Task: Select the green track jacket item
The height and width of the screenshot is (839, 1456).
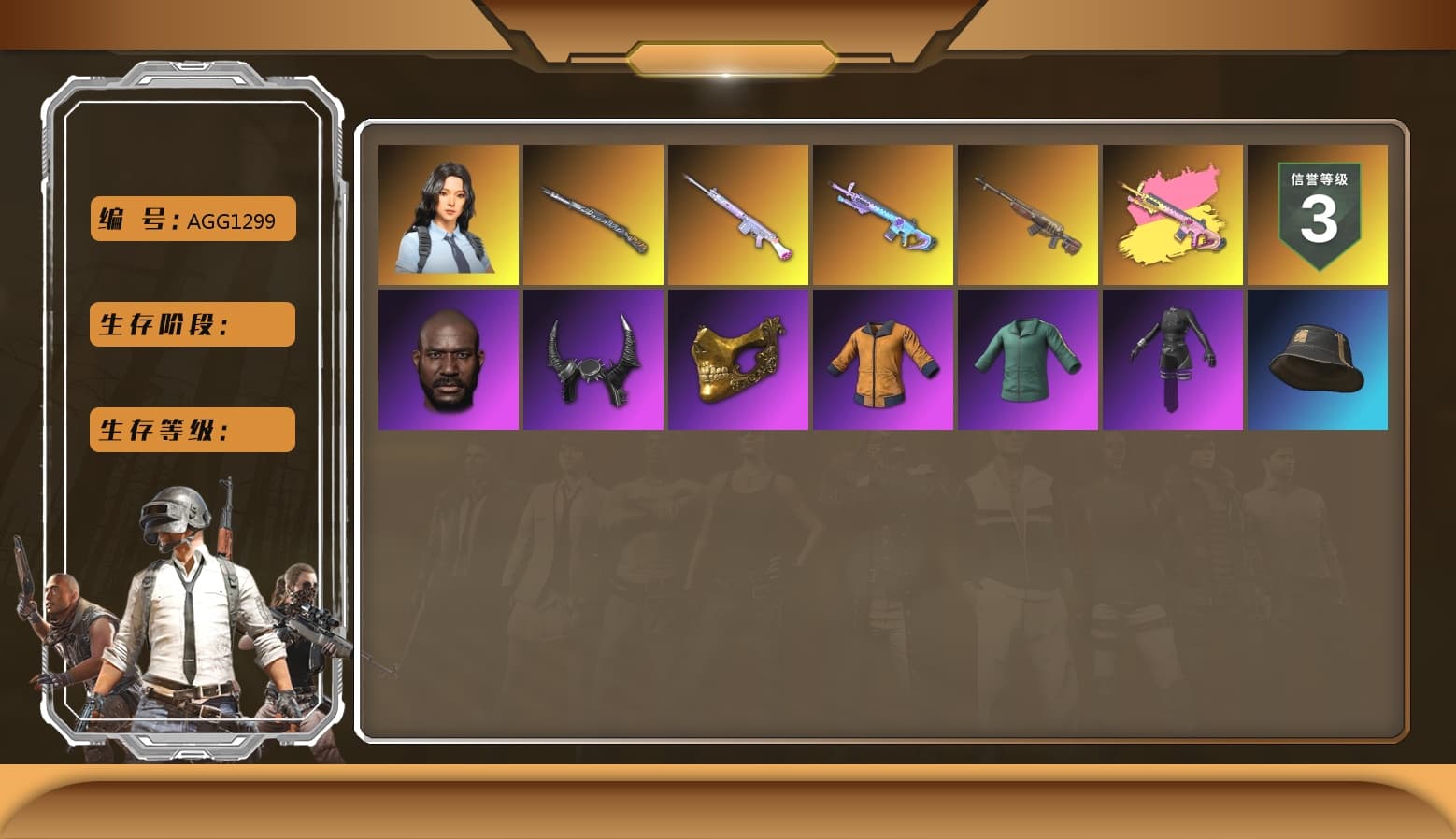Action: [1028, 359]
